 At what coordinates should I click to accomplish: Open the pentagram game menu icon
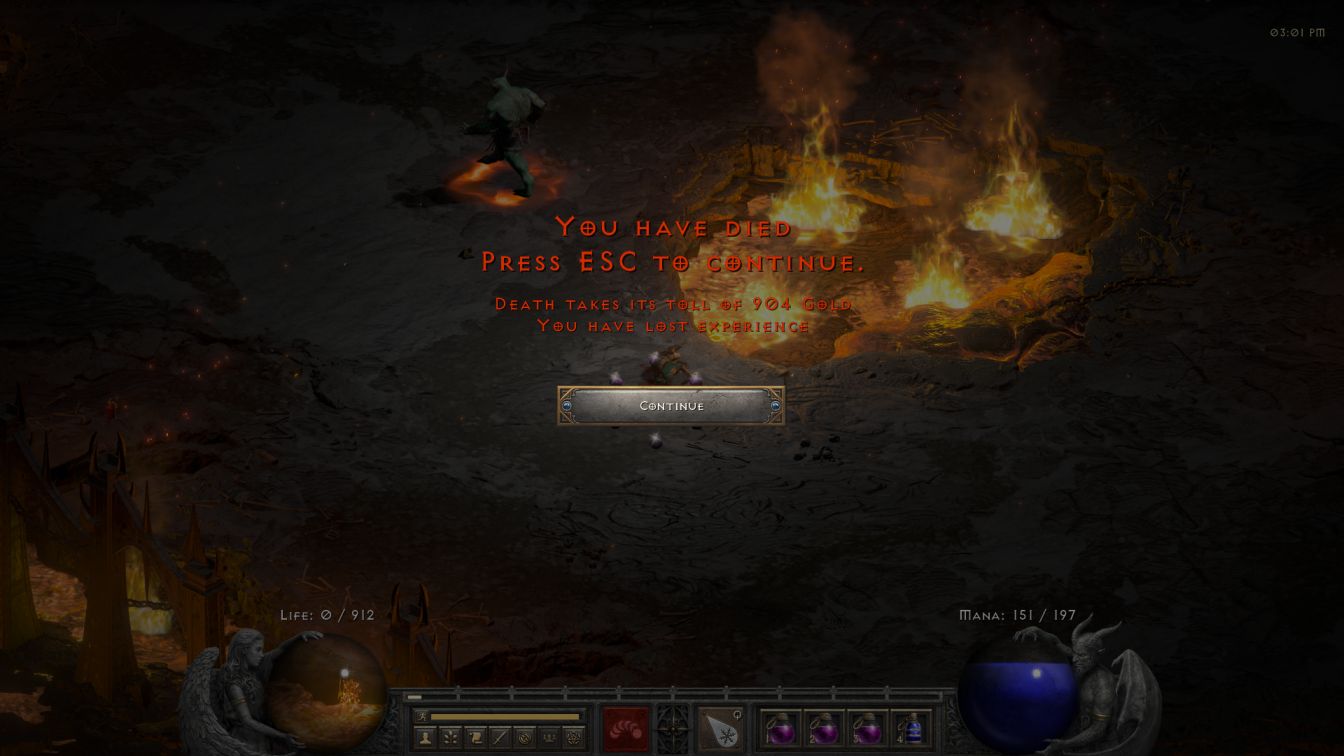(x=575, y=738)
